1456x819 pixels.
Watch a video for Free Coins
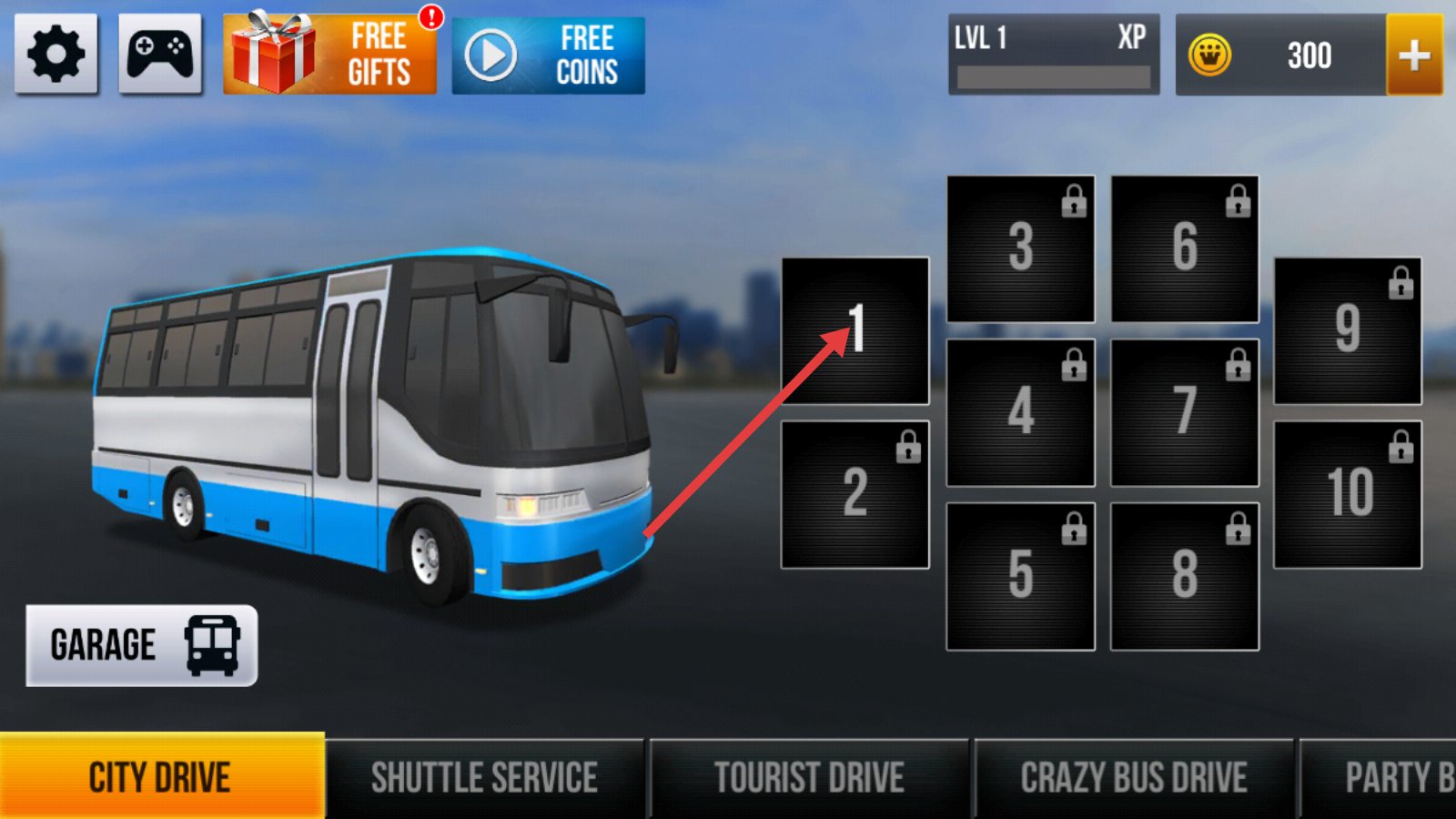(x=548, y=56)
